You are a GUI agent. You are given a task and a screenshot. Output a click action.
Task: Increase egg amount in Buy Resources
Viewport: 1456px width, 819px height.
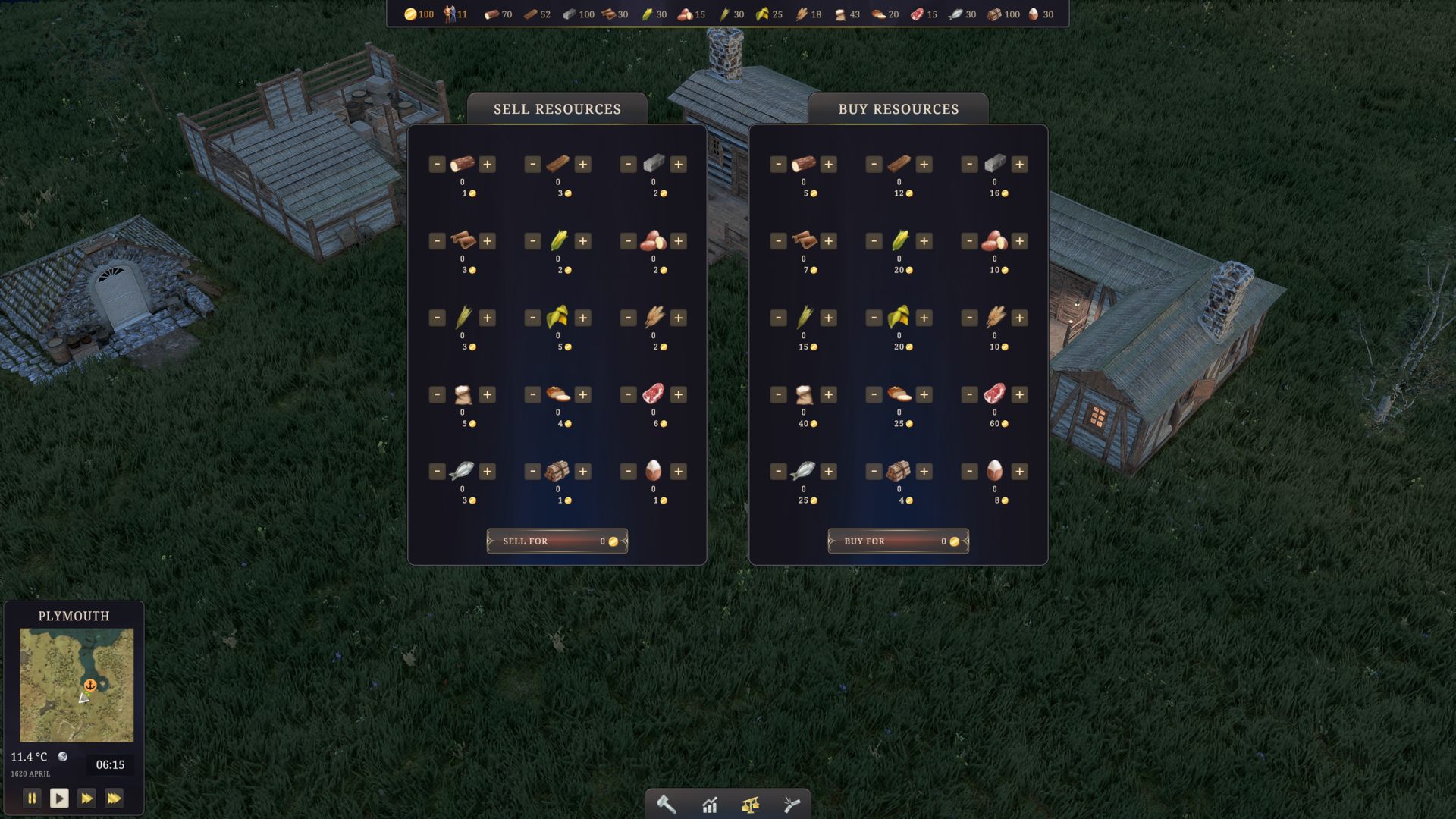pos(1020,472)
